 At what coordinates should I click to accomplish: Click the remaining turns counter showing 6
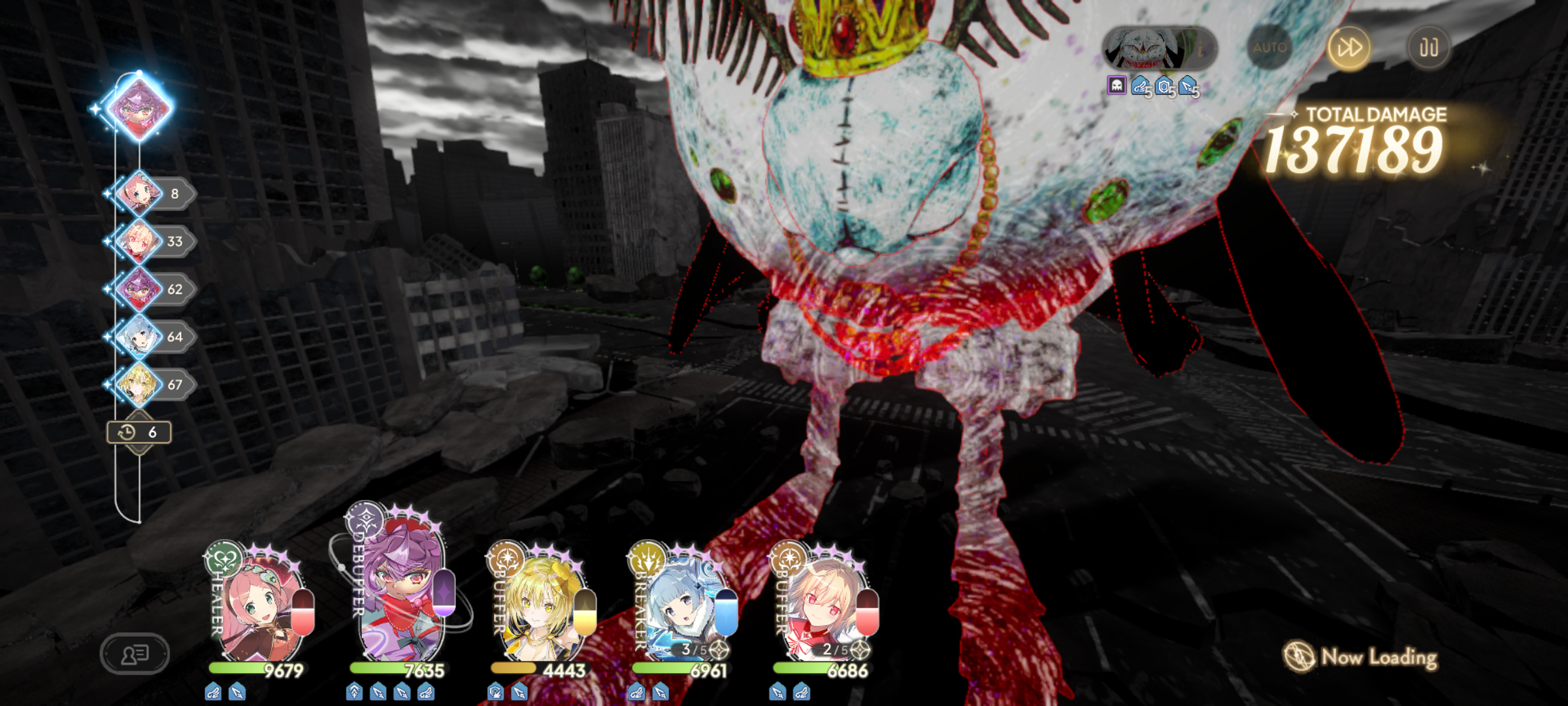139,432
